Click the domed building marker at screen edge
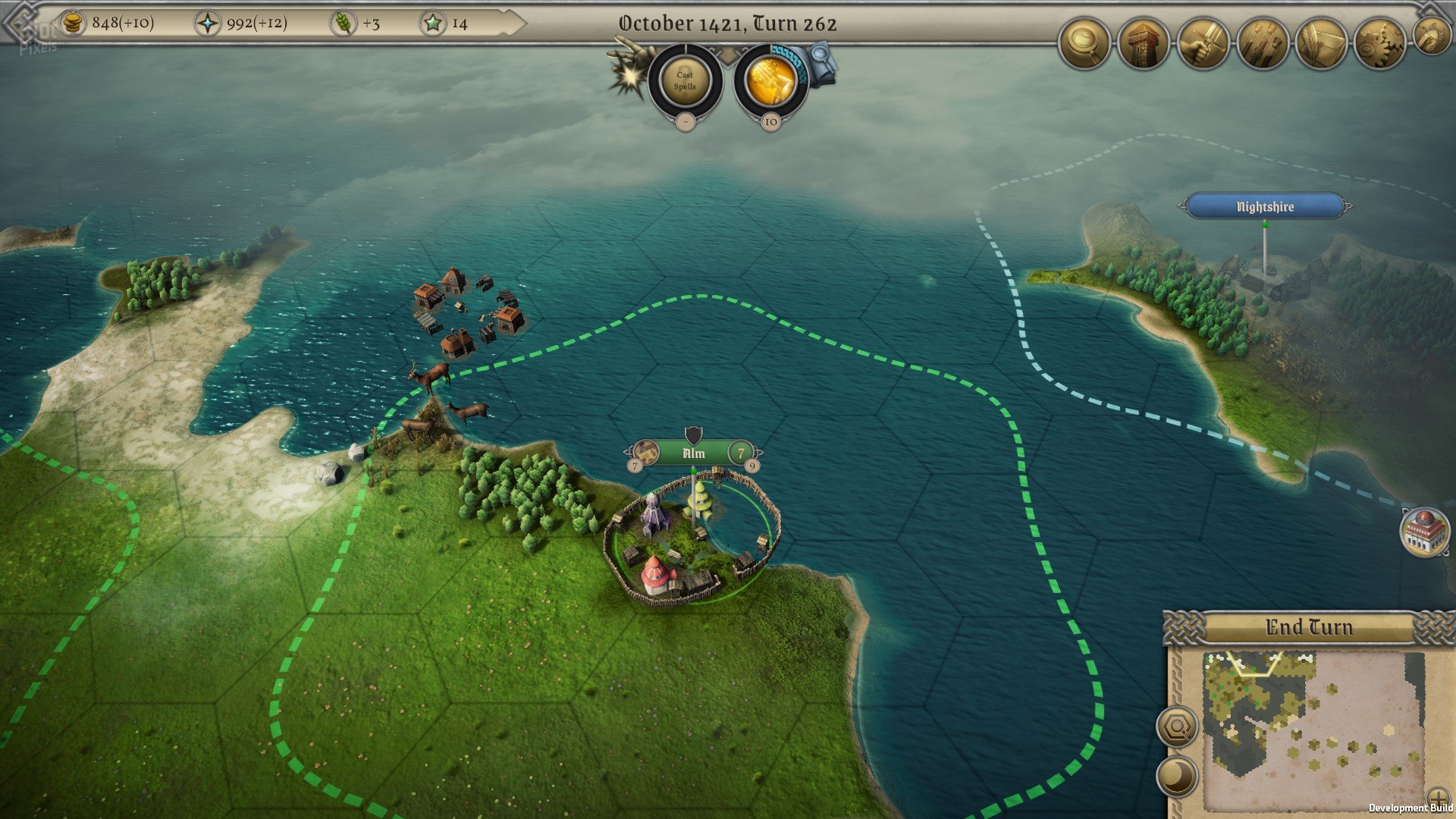The image size is (1456, 819). coord(1424,531)
